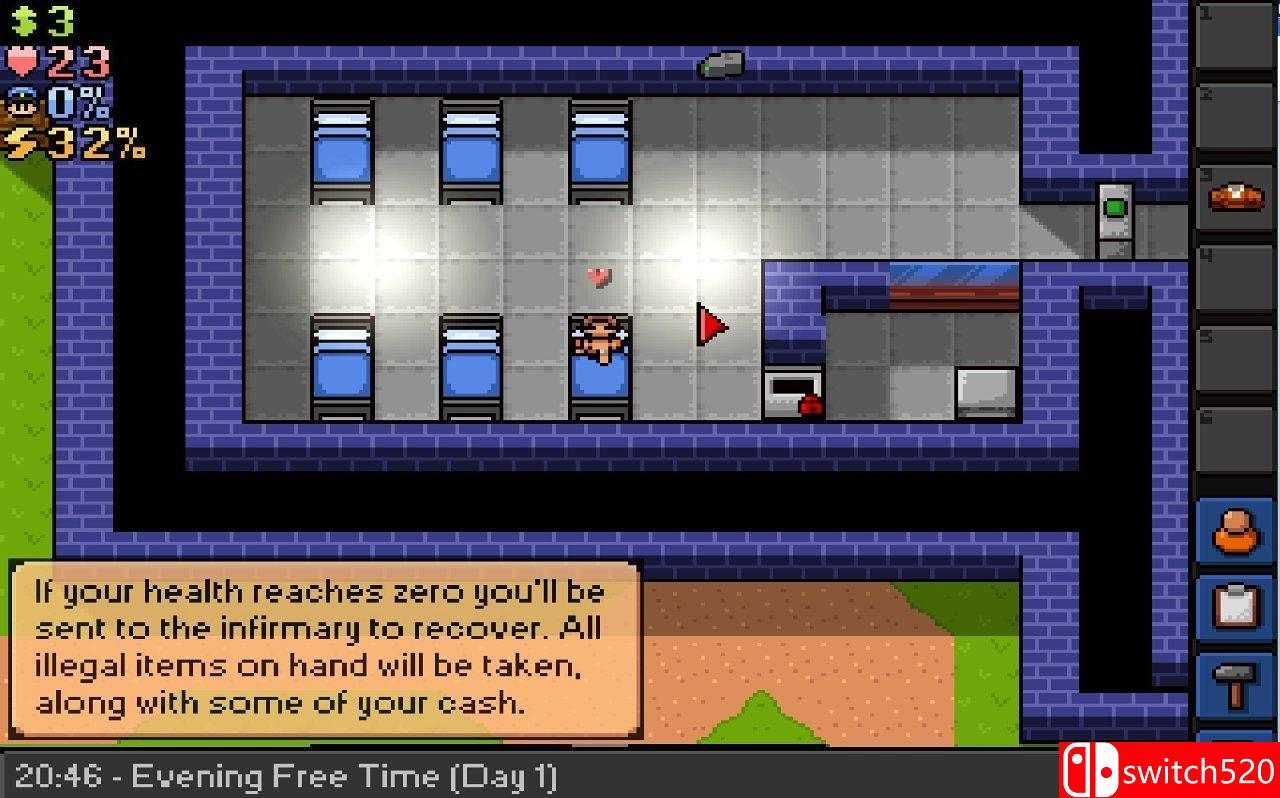Click the green dollar cash icon
The image size is (1280, 798).
click(x=24, y=18)
